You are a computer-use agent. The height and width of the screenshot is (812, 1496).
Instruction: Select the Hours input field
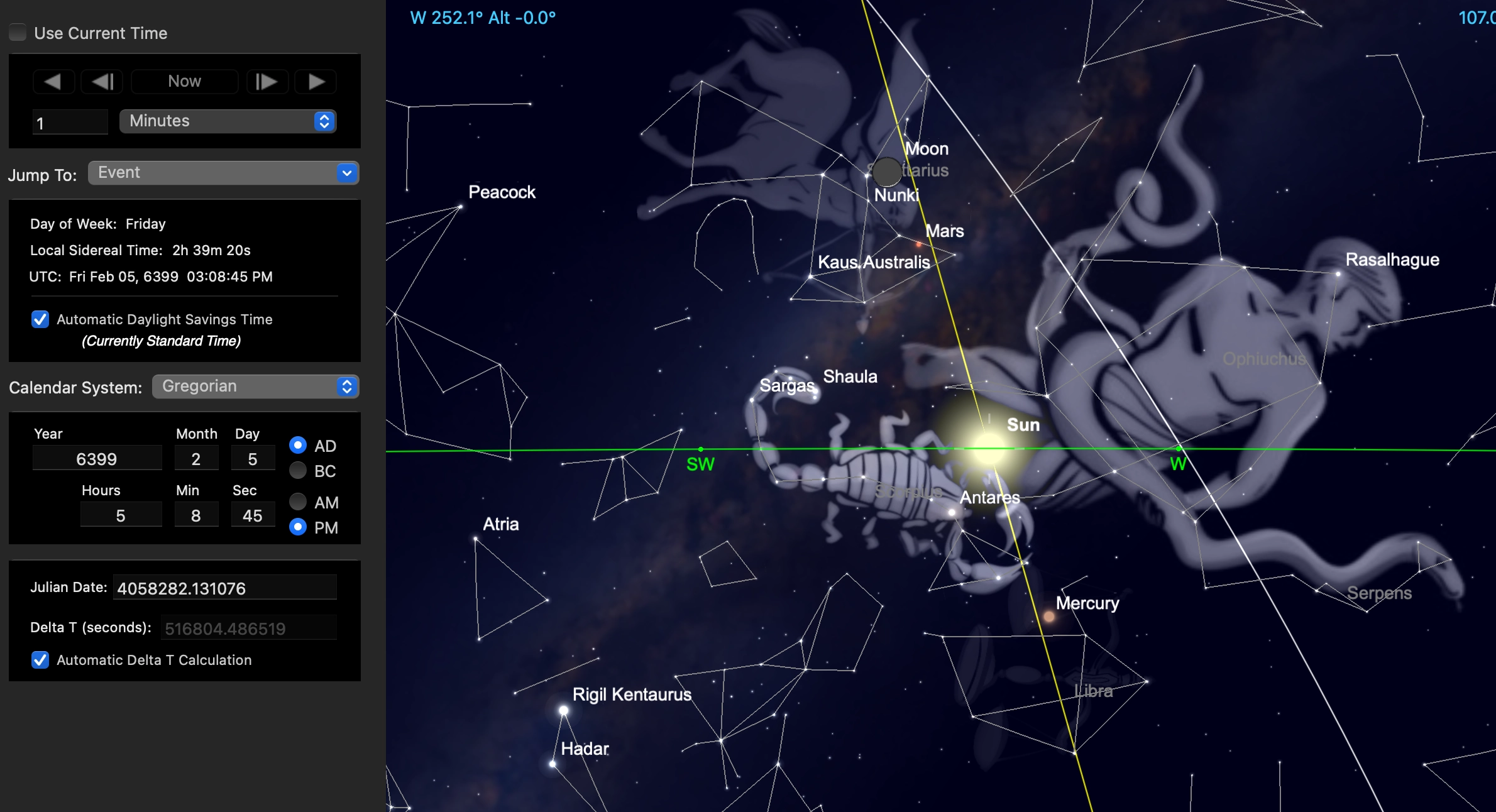pyautogui.click(x=121, y=515)
